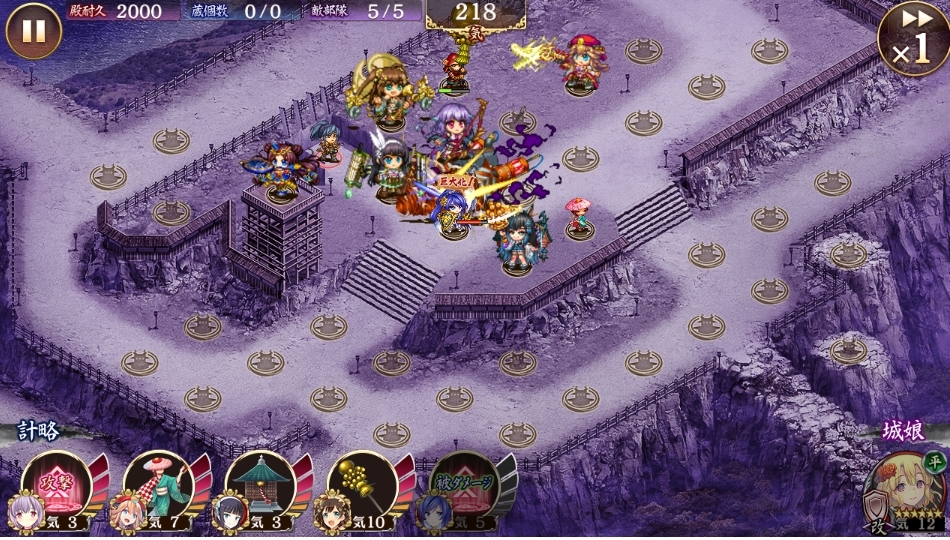Activate the 攻撃 attack stratagem
The height and width of the screenshot is (540, 950).
58,484
